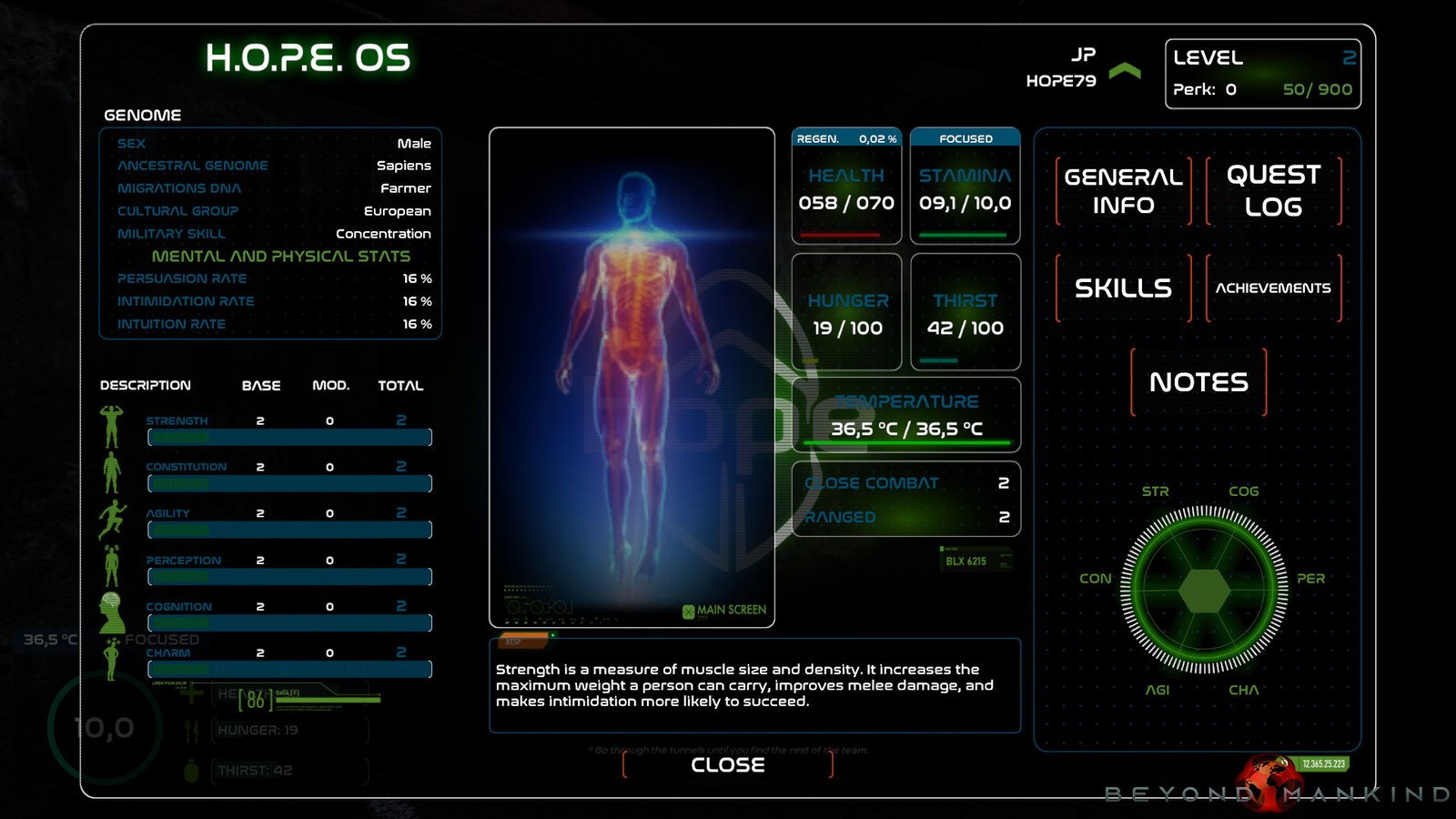Click the Cognition brain icon
Image resolution: width=1456 pixels, height=819 pixels.
click(x=112, y=612)
